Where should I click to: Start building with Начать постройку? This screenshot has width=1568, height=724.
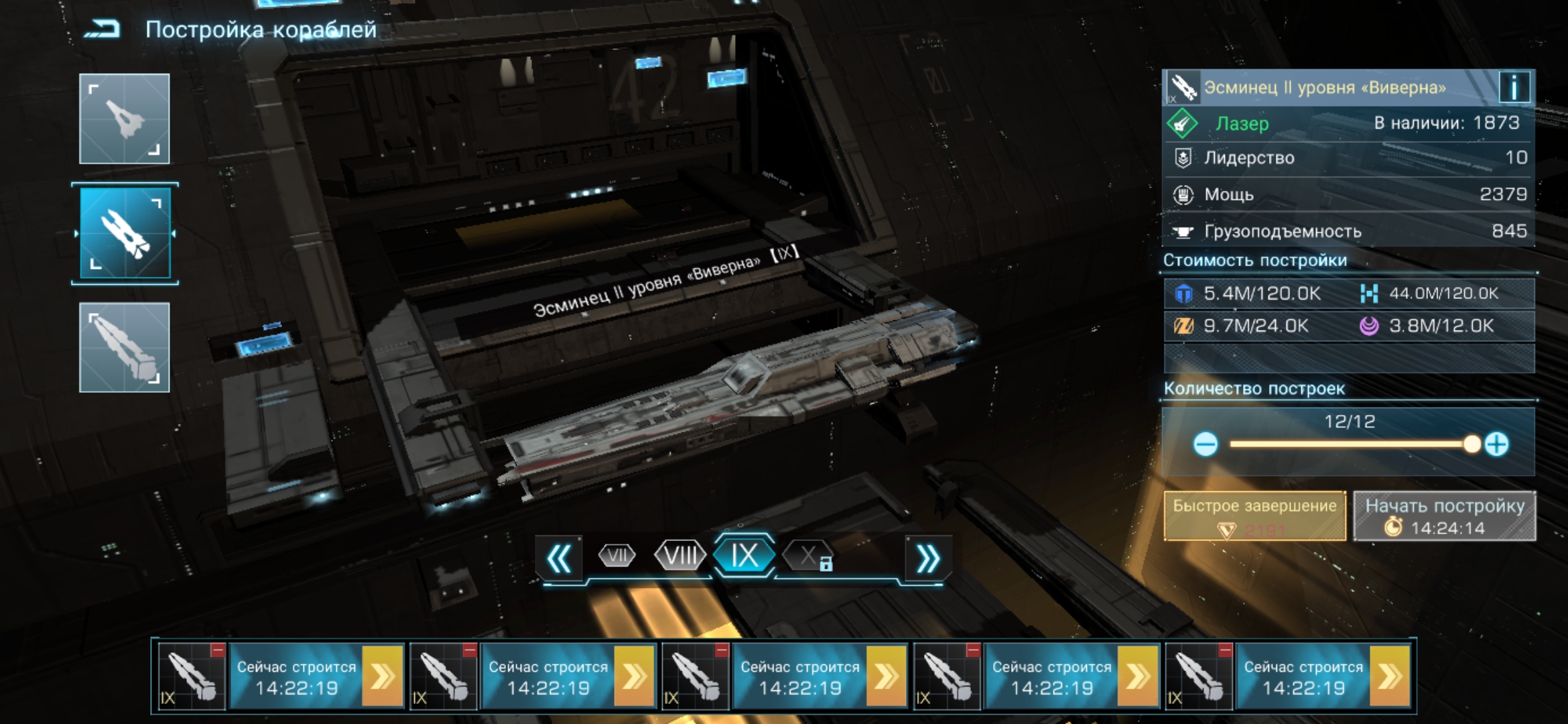click(x=1445, y=516)
